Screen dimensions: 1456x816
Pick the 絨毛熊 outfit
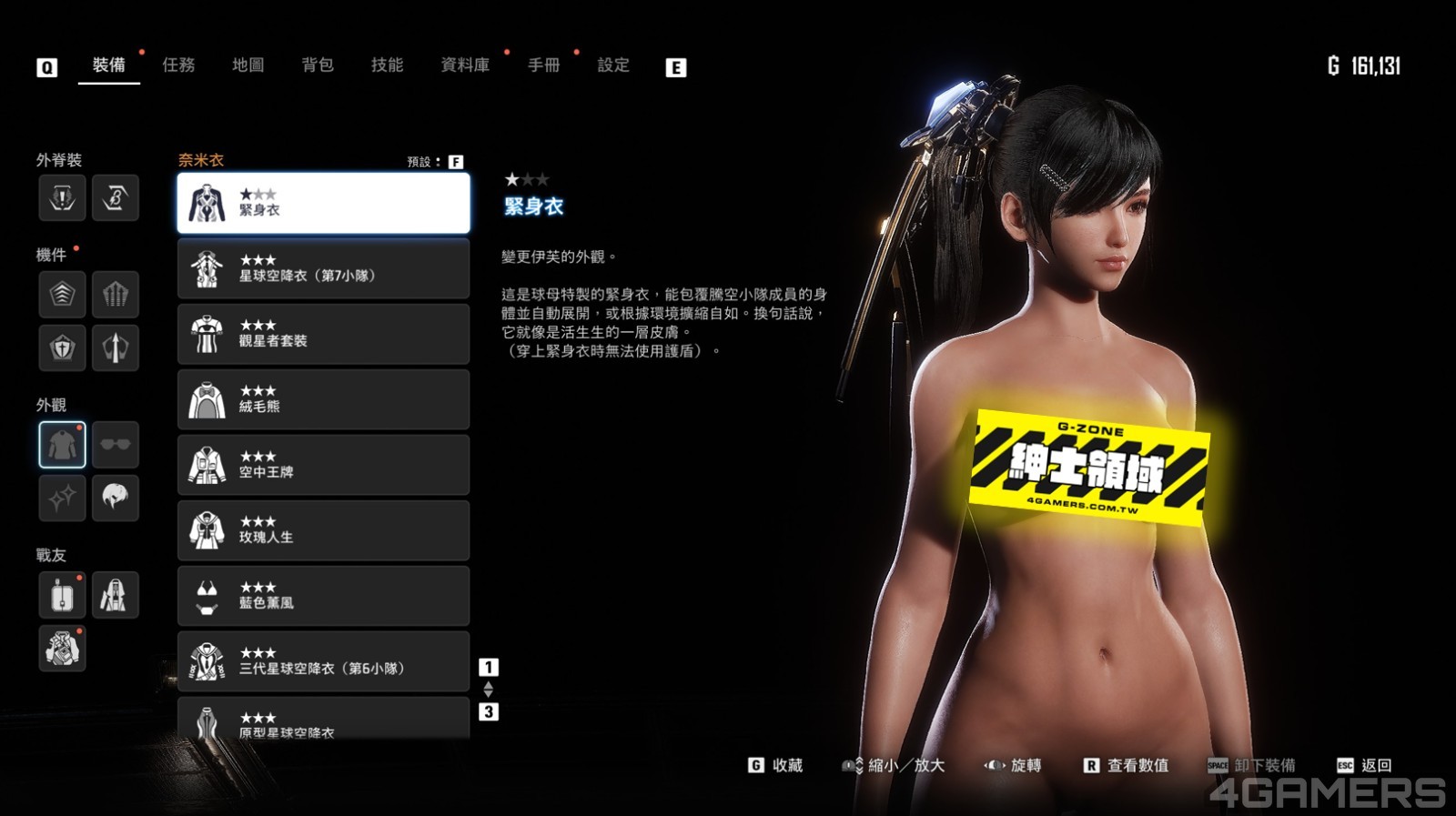323,399
